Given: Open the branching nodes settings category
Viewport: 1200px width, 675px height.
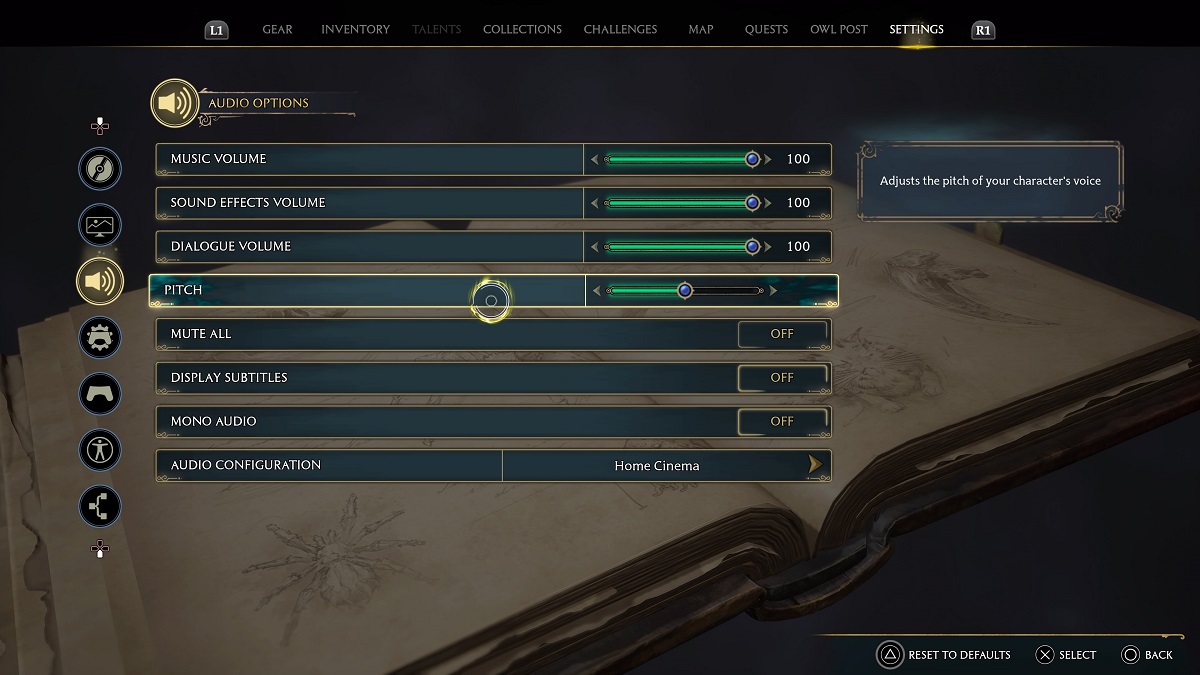Looking at the screenshot, I should (x=100, y=506).
